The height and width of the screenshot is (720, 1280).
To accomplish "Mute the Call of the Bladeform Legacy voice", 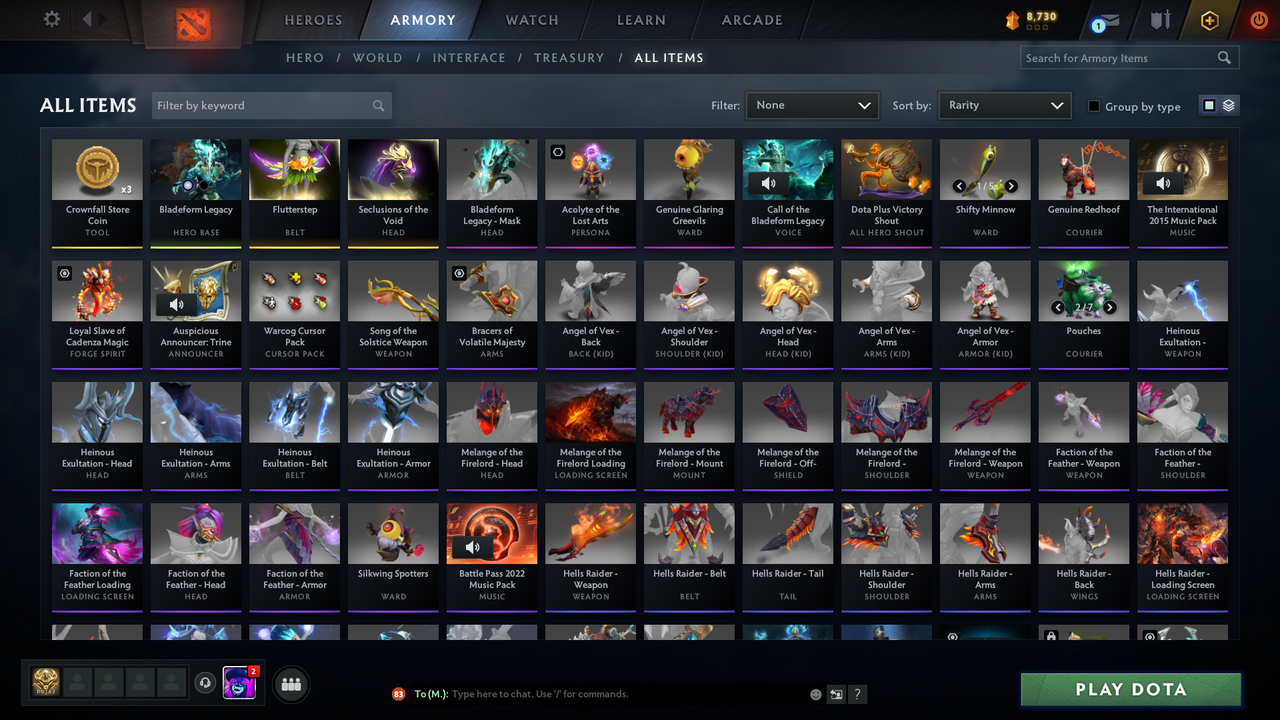I will tap(768, 183).
